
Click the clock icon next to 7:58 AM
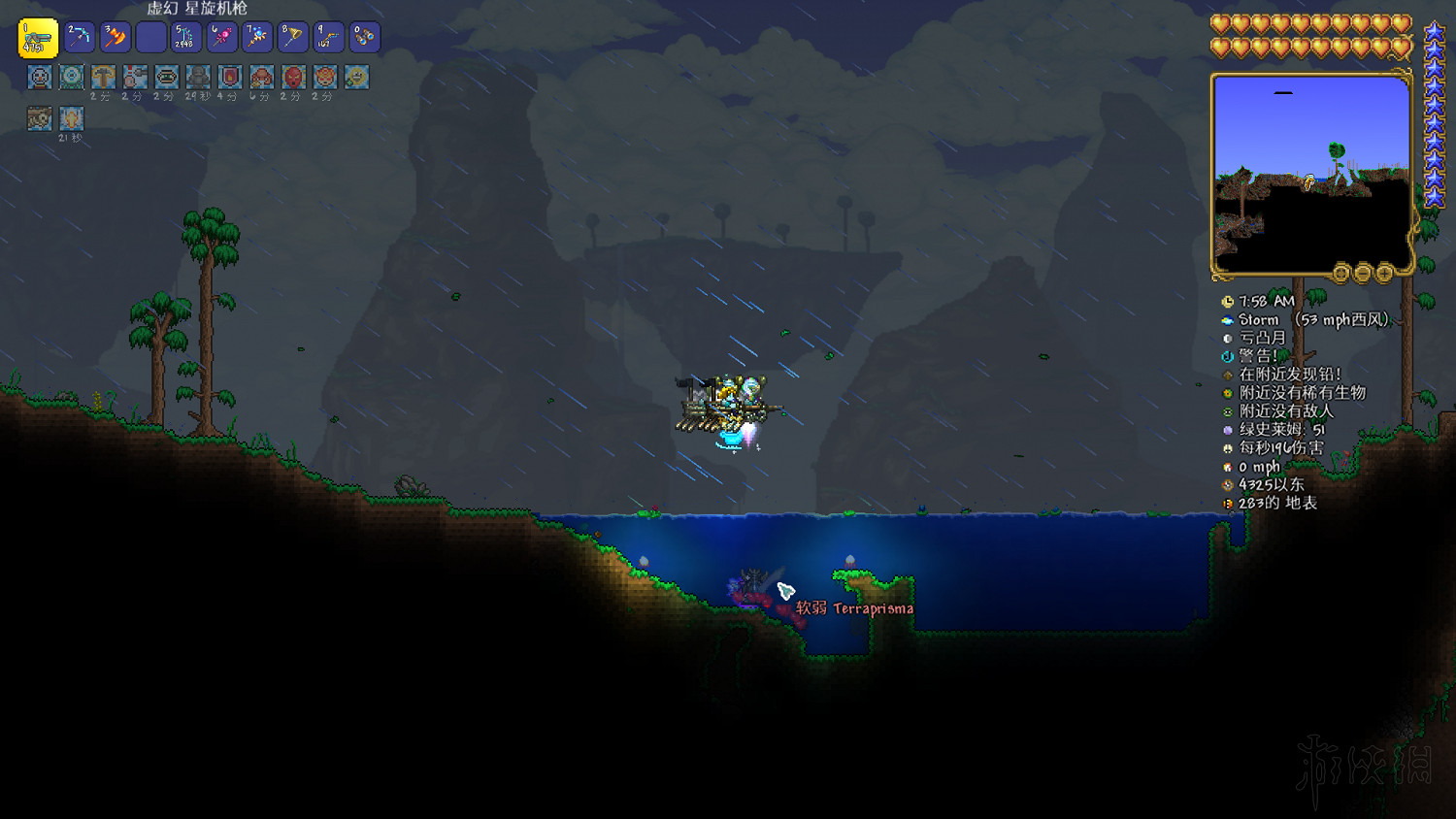point(1230,301)
